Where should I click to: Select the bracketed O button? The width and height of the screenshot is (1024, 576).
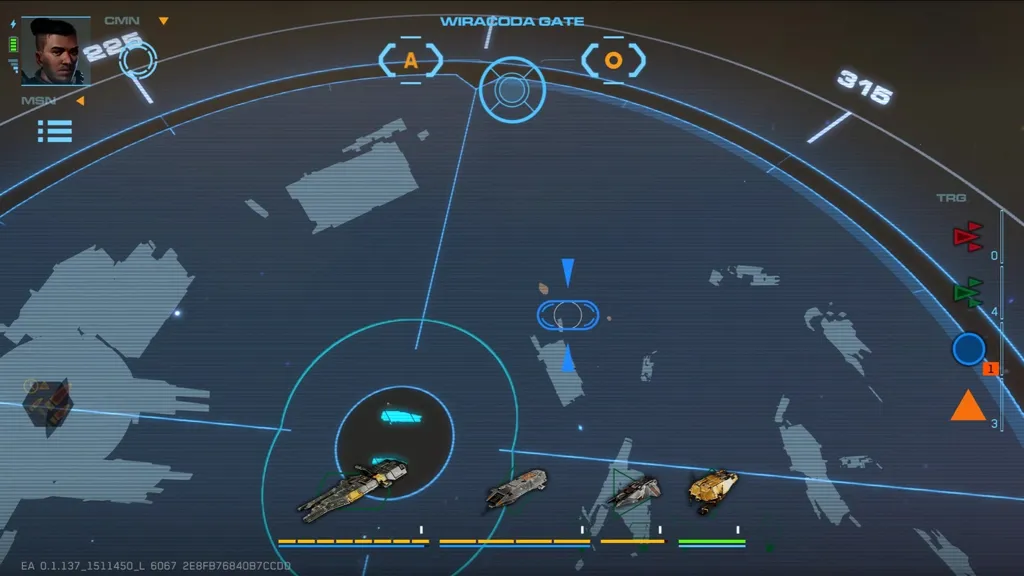click(613, 60)
